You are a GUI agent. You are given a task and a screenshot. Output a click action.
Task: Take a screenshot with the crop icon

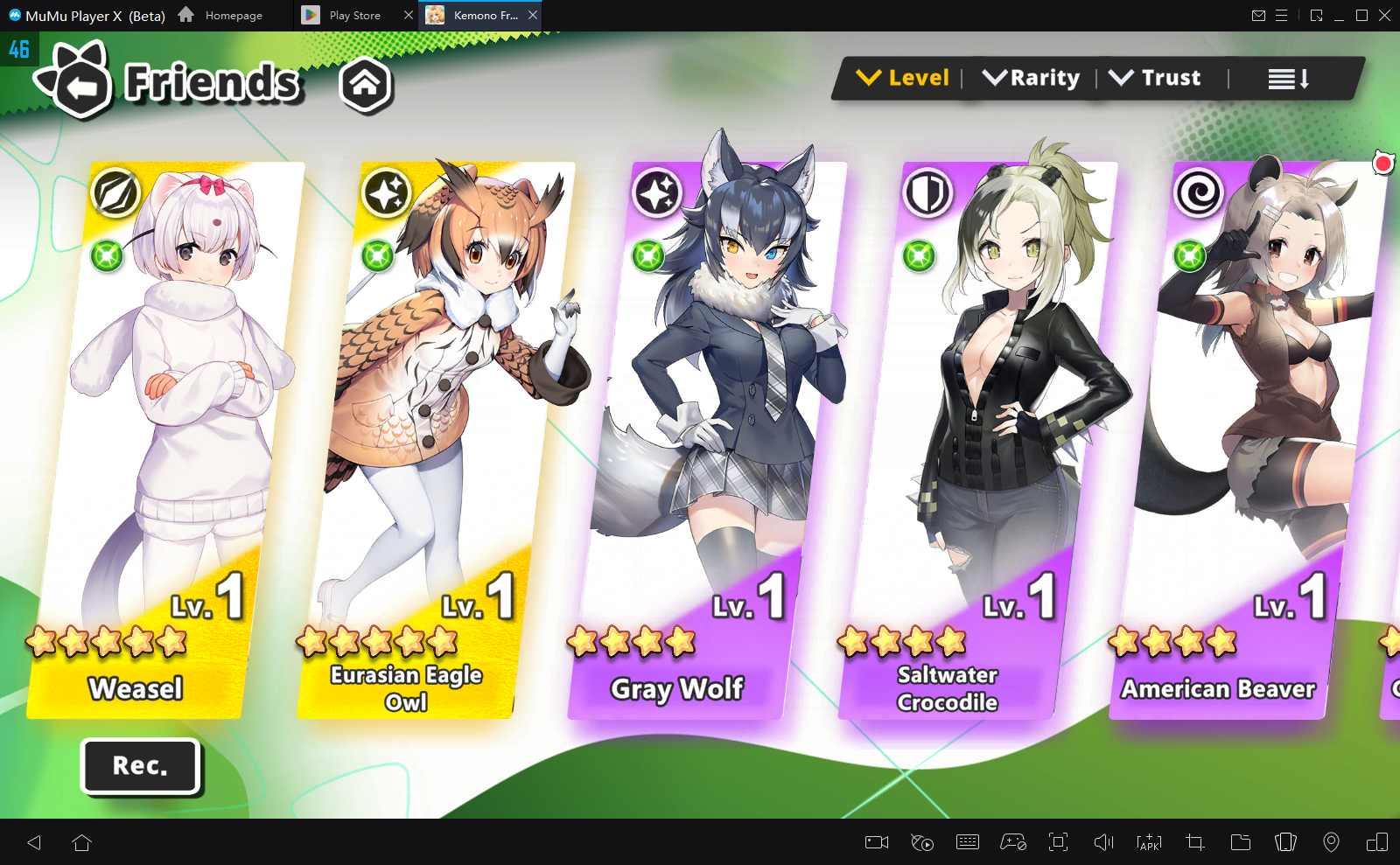coord(1195,842)
